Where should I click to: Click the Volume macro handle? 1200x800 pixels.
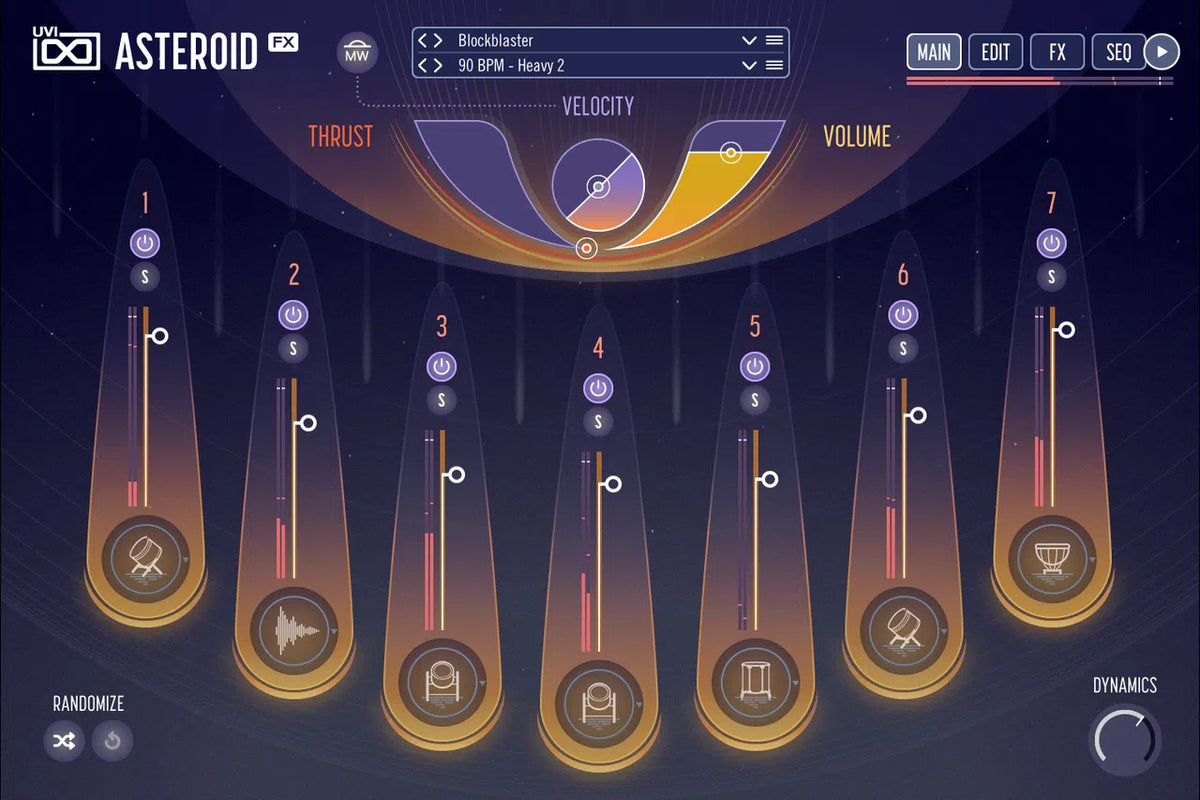[731, 153]
